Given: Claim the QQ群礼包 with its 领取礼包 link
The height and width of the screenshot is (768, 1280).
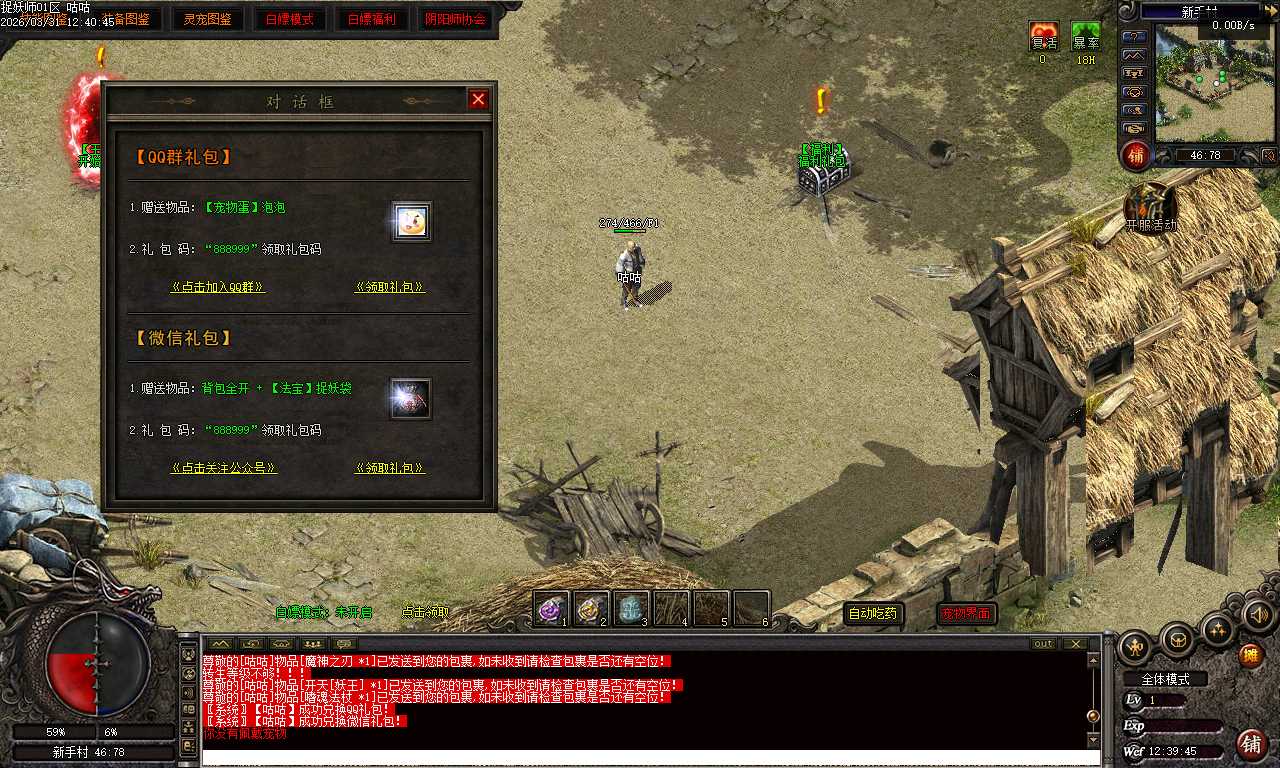Looking at the screenshot, I should point(390,287).
